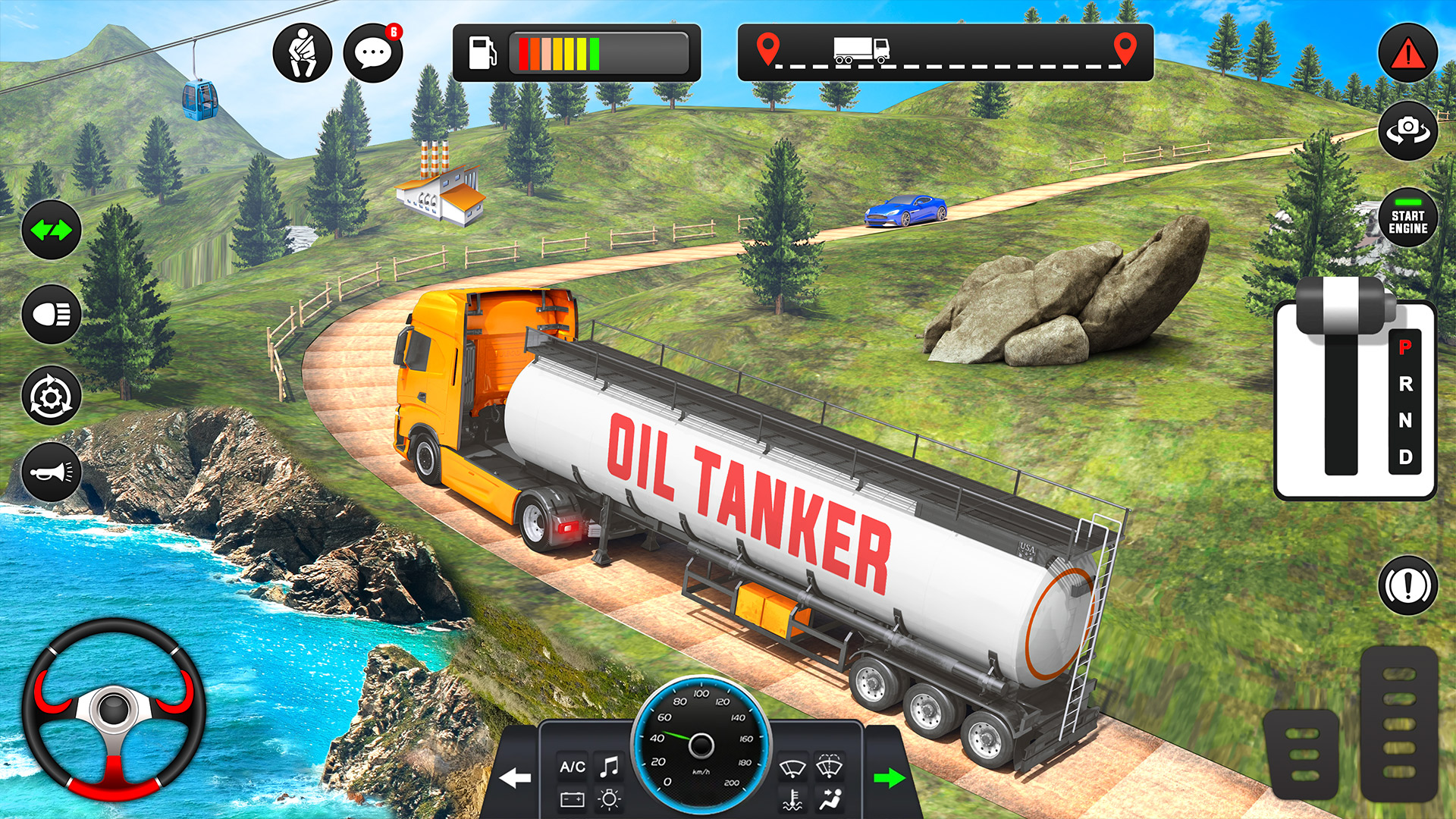Viewport: 1456px width, 819px height.
Task: Activate the left turn white arrow
Action: tap(516, 777)
